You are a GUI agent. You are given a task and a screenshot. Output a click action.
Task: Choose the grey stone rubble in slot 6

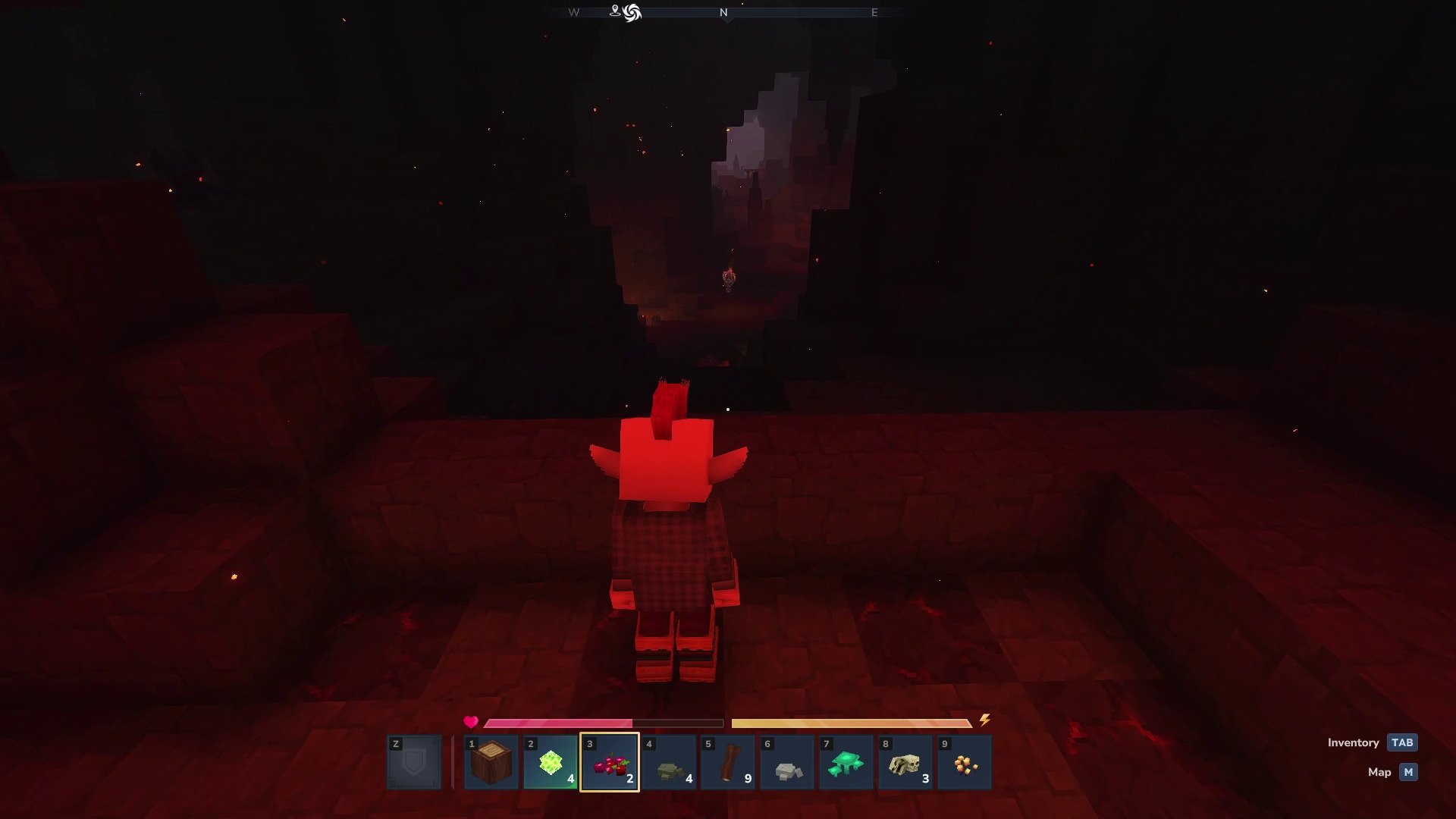787,762
